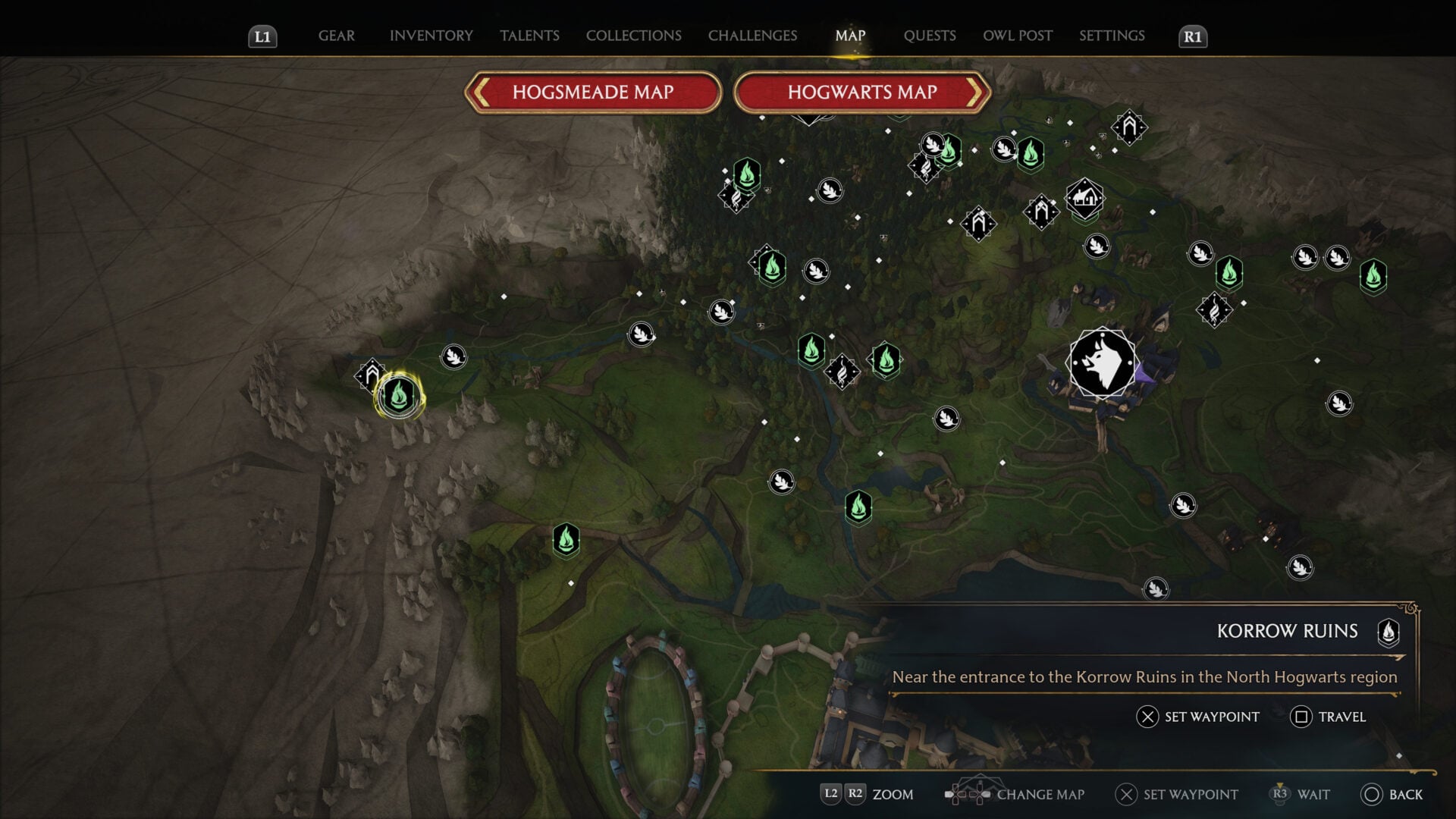Select the highlighted Korrow Ruins Floo Flame

[399, 395]
